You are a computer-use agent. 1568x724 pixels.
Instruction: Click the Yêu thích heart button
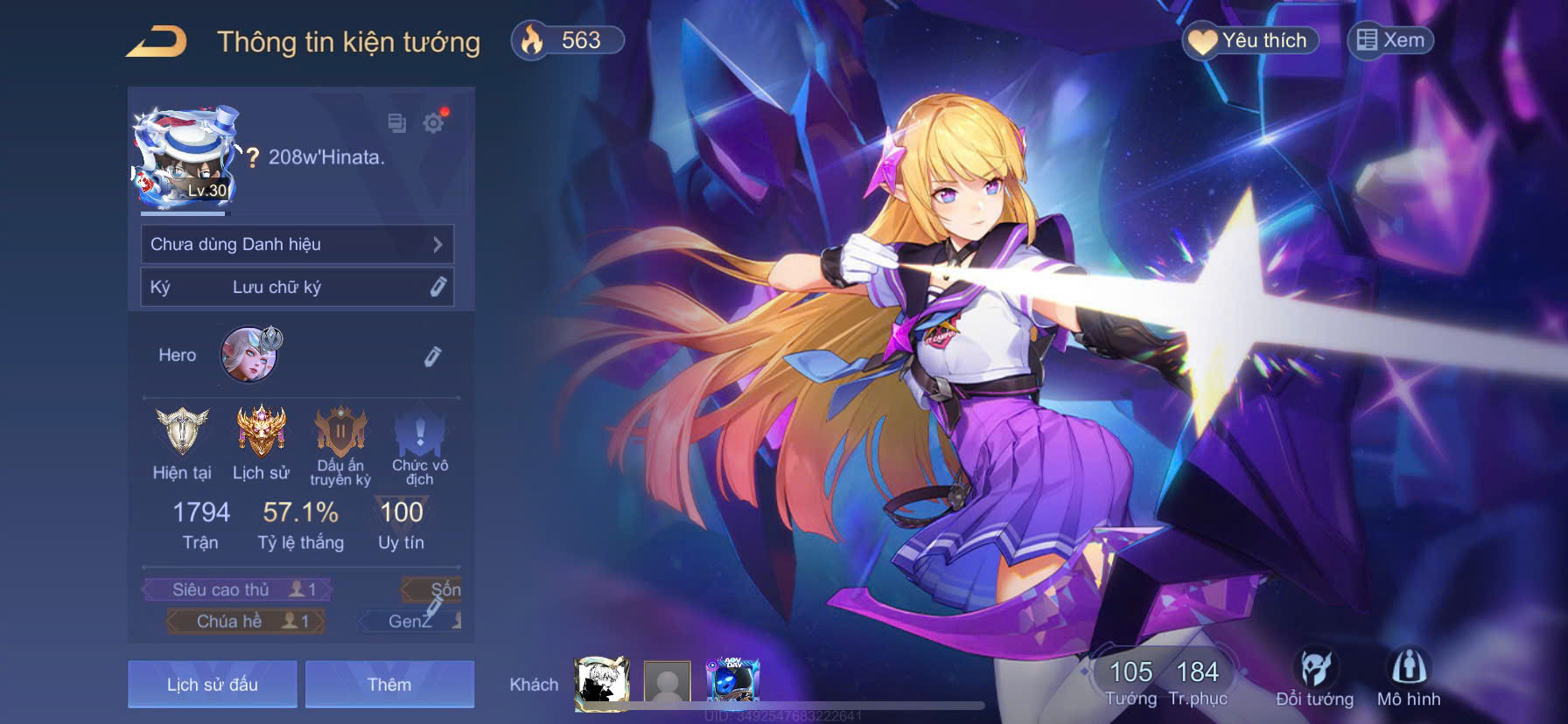pyautogui.click(x=1250, y=40)
